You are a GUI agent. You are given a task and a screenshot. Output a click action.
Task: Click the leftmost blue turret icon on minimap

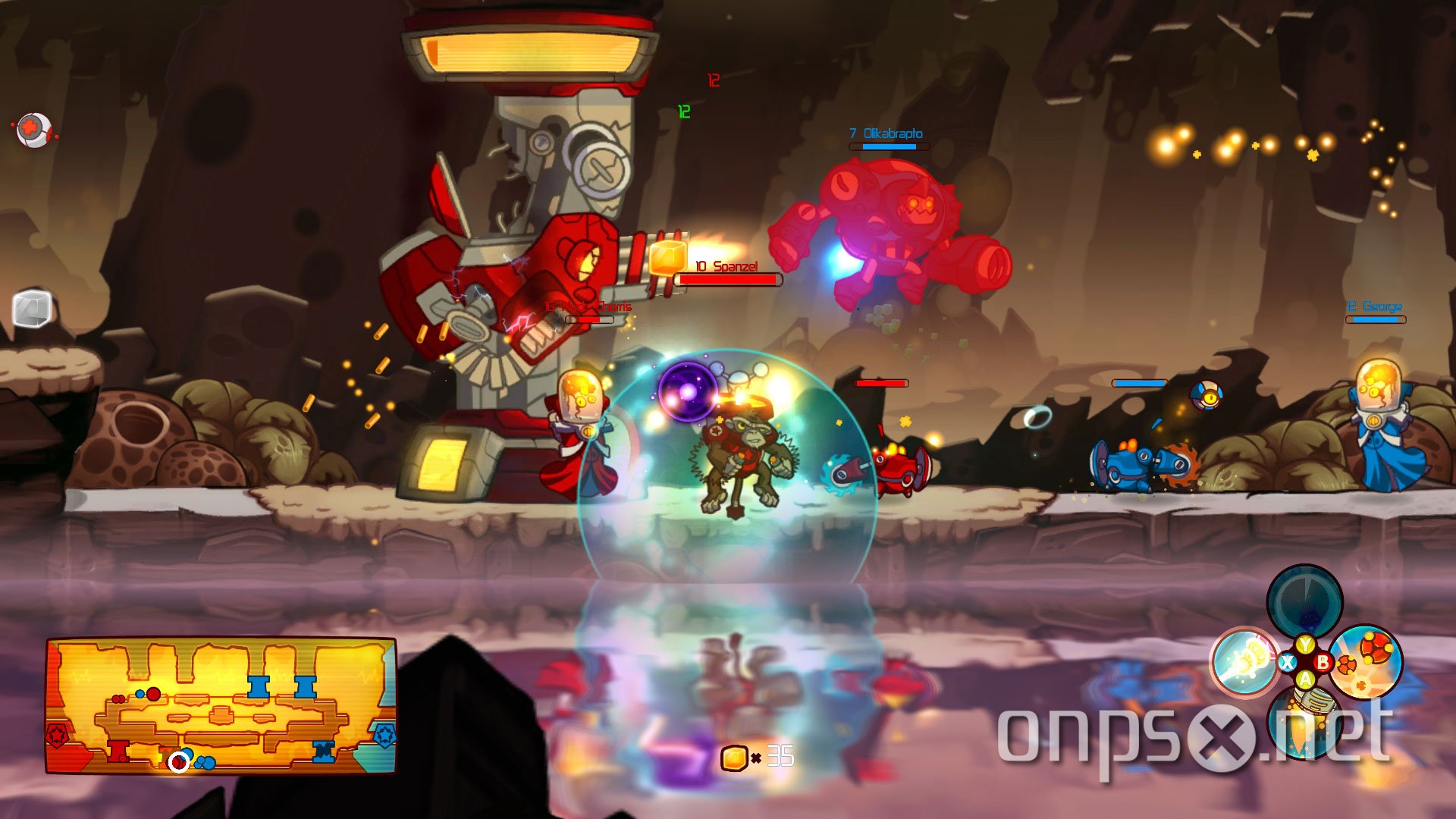pos(258,686)
